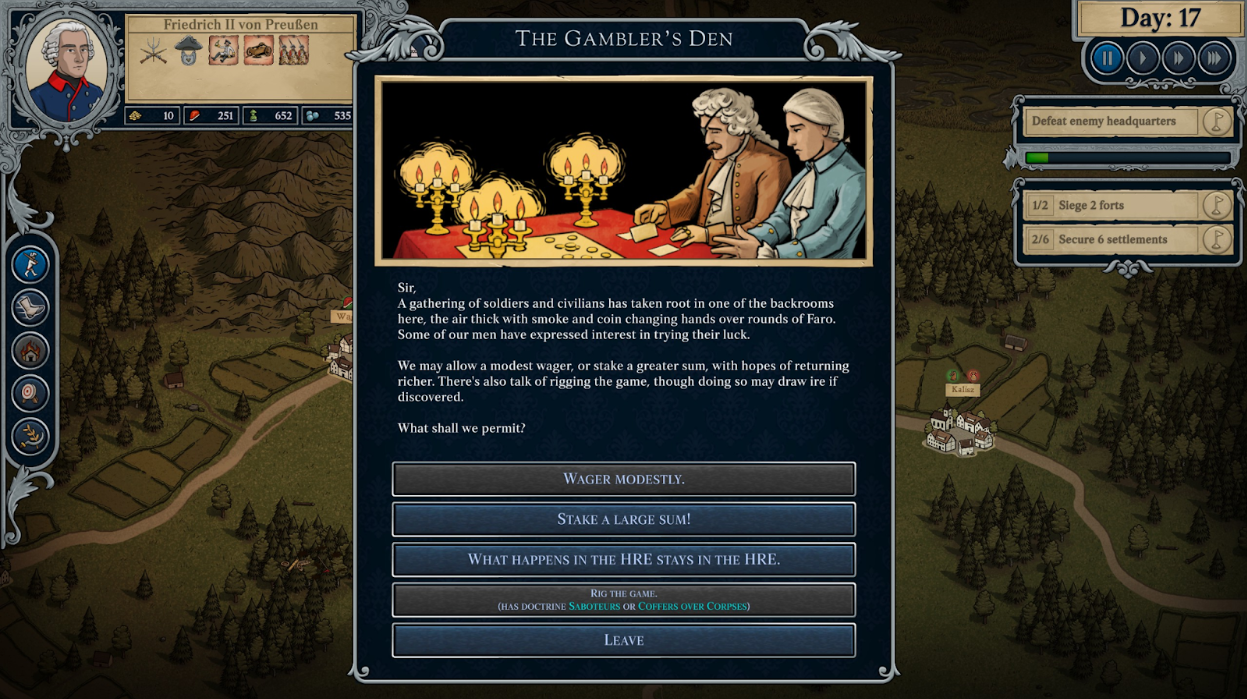1247x699 pixels.
Task: Set game speed to double fast-forward
Action: coord(1179,58)
